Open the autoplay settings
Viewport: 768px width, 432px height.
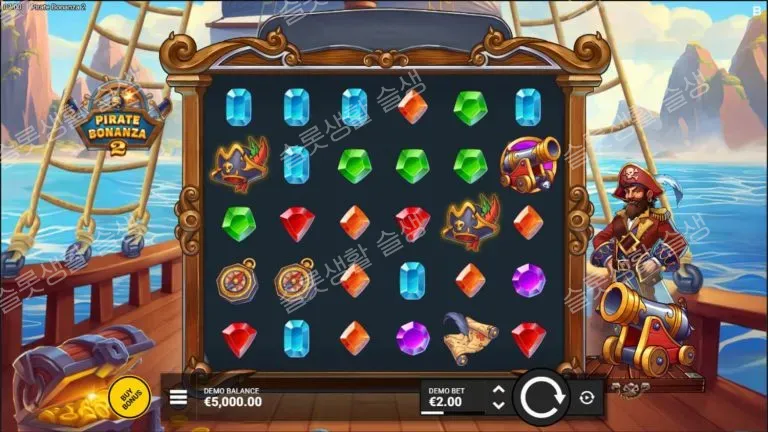click(x=587, y=397)
